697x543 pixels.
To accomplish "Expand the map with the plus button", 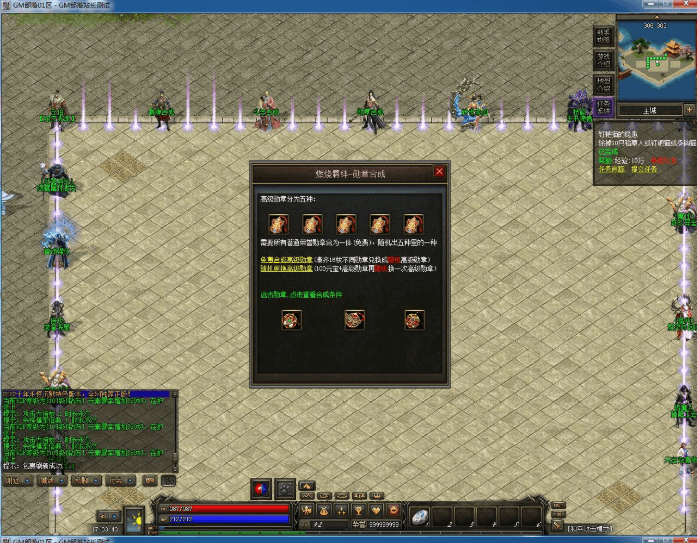I will tap(689, 109).
